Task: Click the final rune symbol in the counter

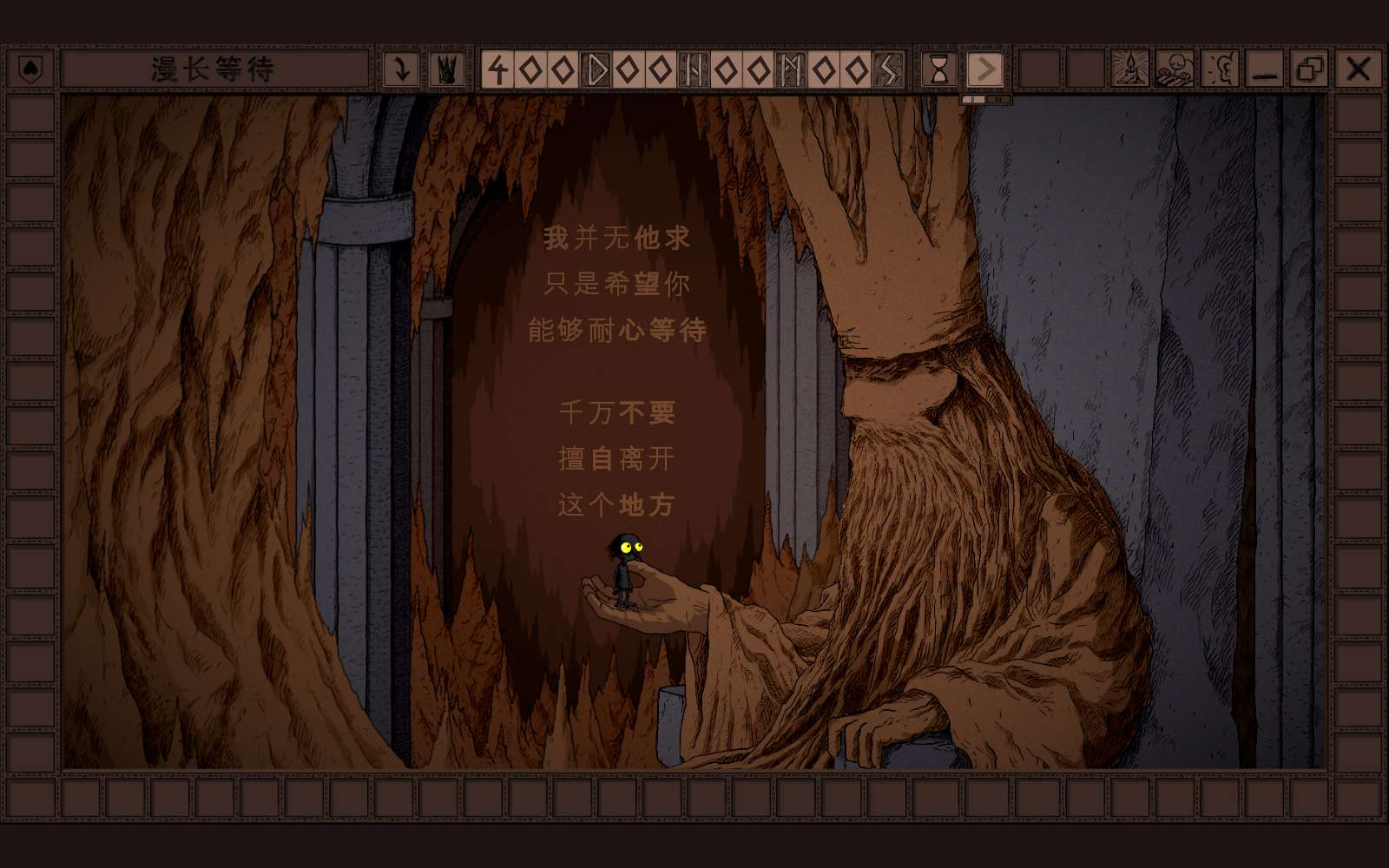Action: click(887, 69)
